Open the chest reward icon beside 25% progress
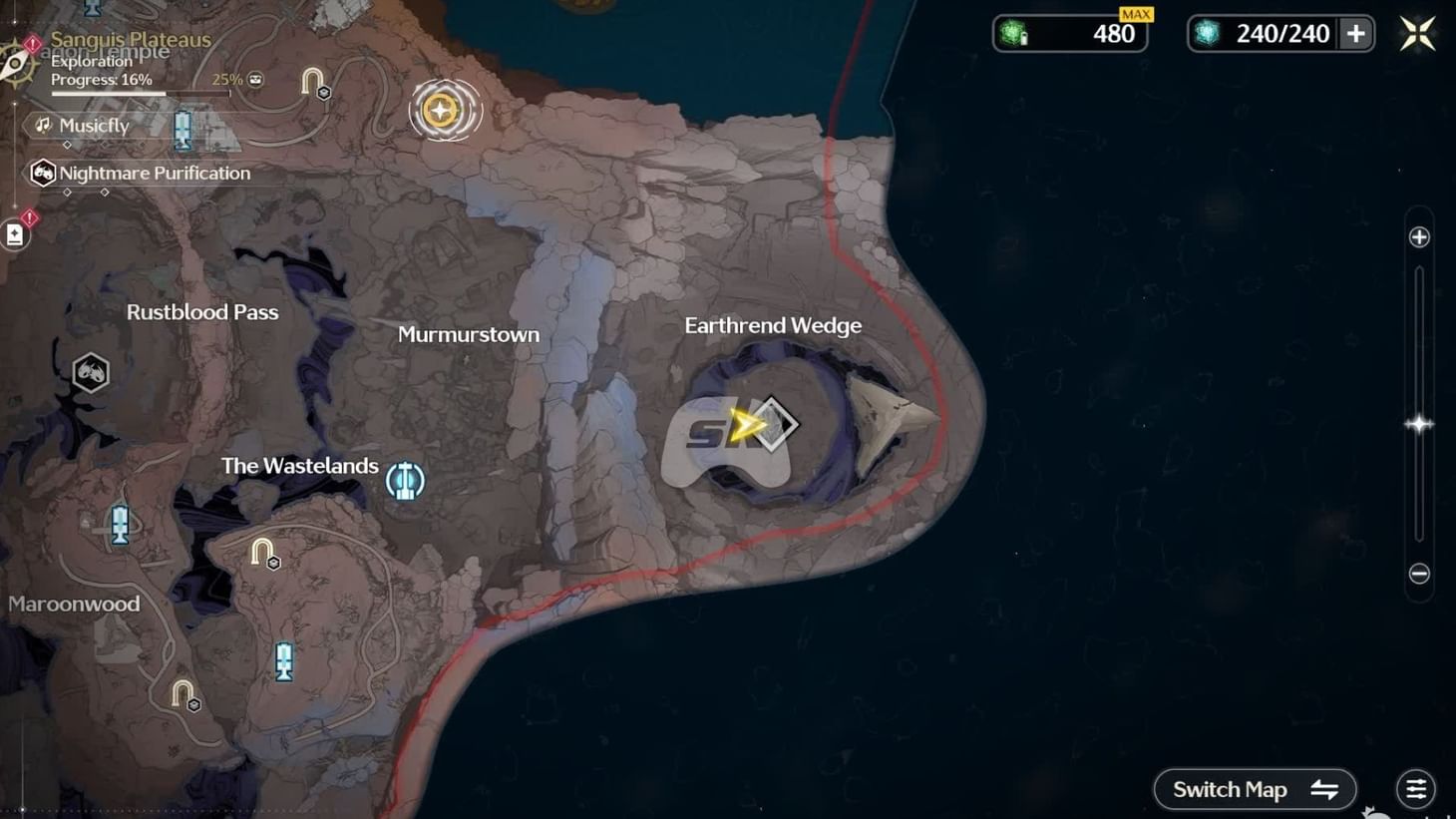This screenshot has width=1456, height=819. 254,80
